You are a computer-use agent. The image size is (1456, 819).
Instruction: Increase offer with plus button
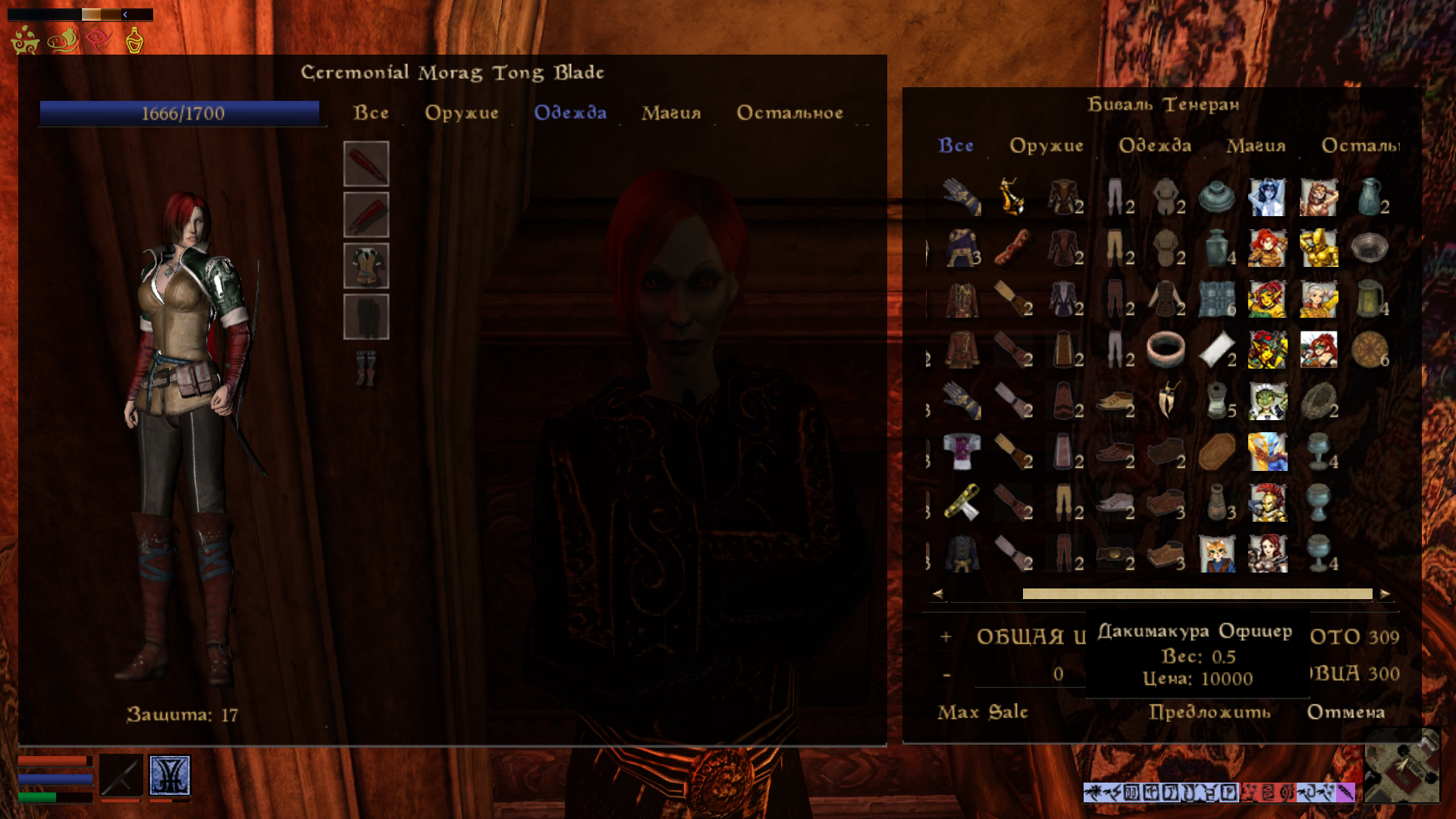946,637
